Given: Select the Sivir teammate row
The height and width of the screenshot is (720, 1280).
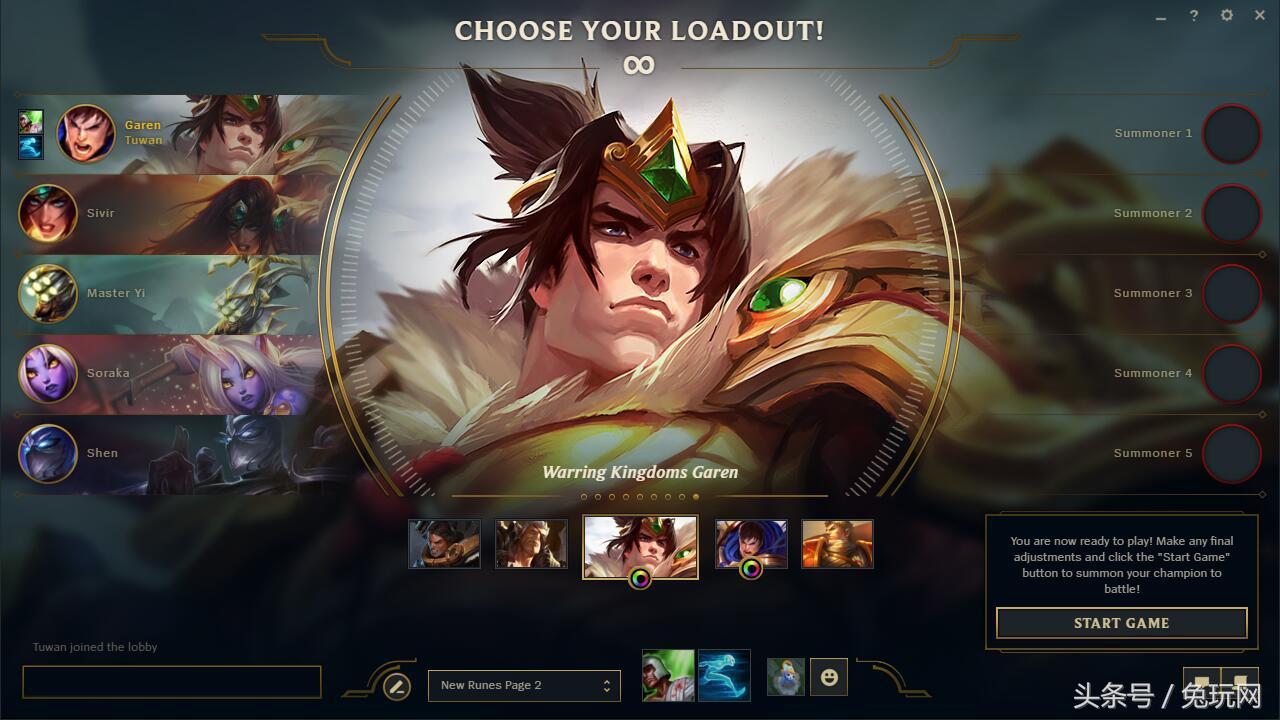Looking at the screenshot, I should point(170,213).
